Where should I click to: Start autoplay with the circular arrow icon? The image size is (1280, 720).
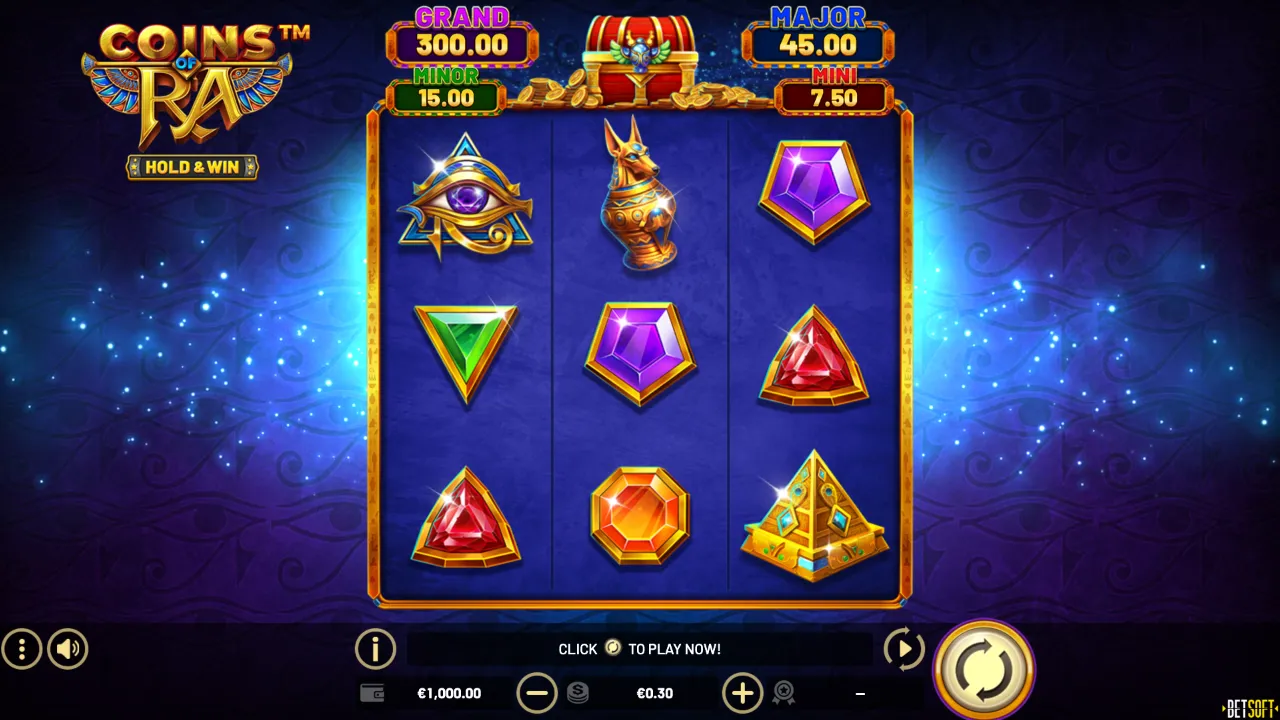click(x=903, y=649)
